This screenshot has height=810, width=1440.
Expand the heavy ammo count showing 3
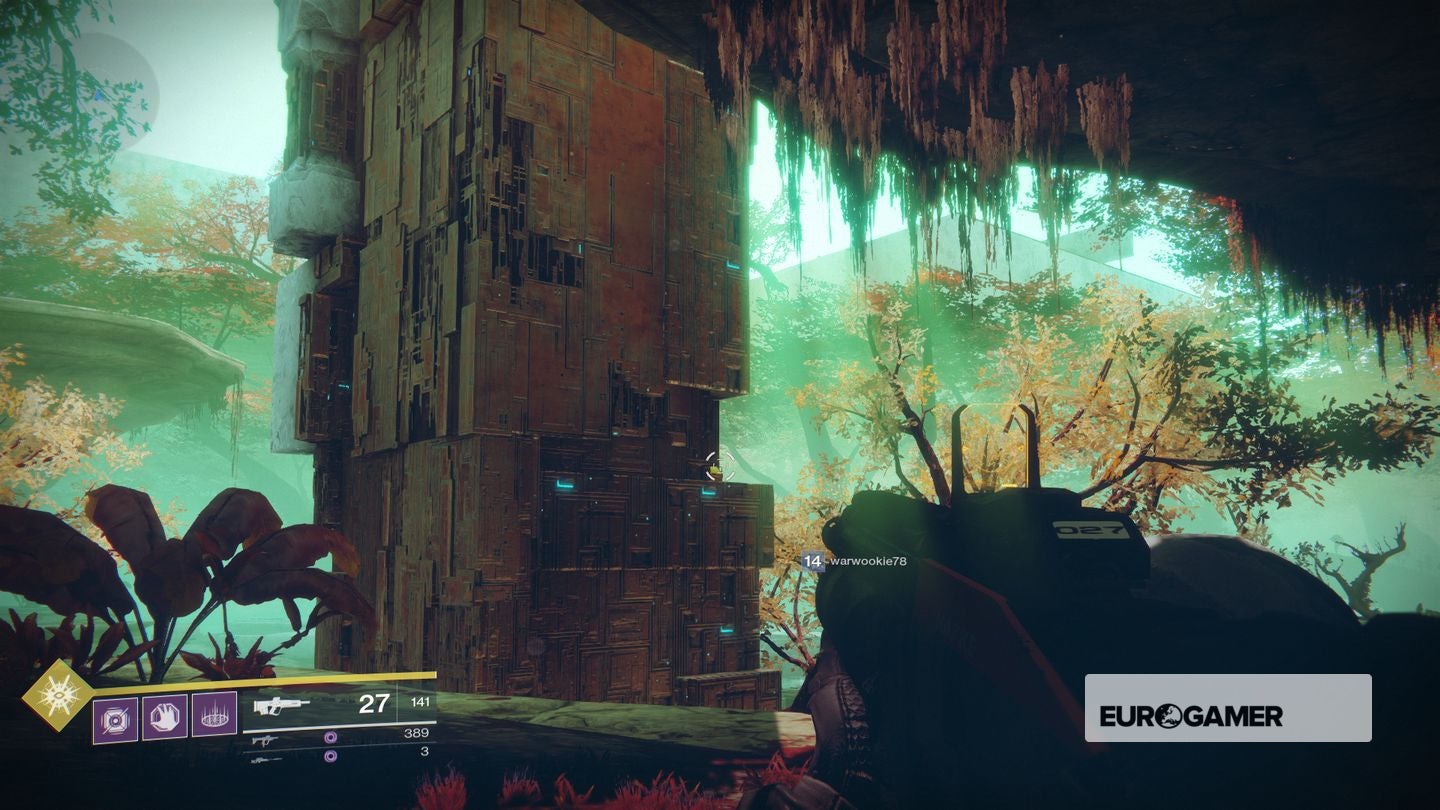point(422,754)
